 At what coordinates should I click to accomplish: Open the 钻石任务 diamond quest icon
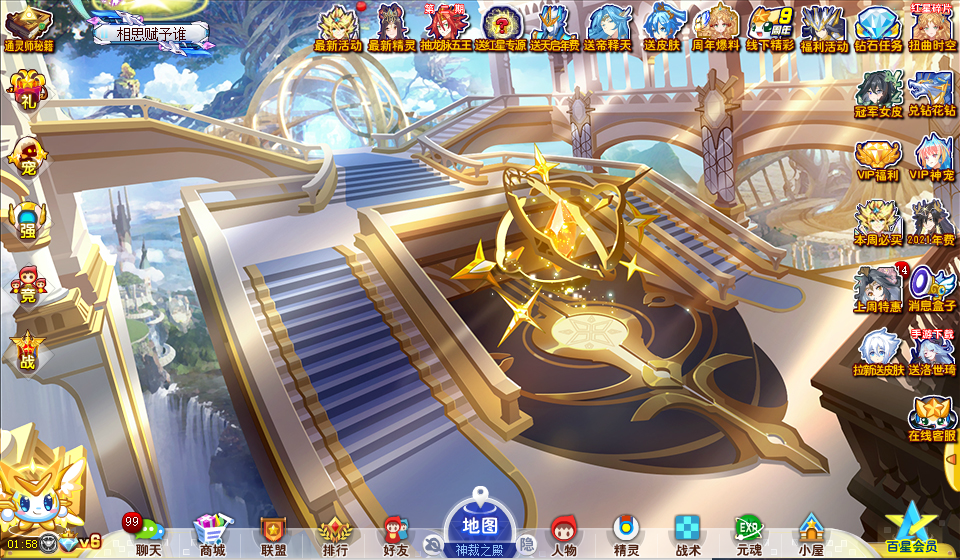point(878,27)
